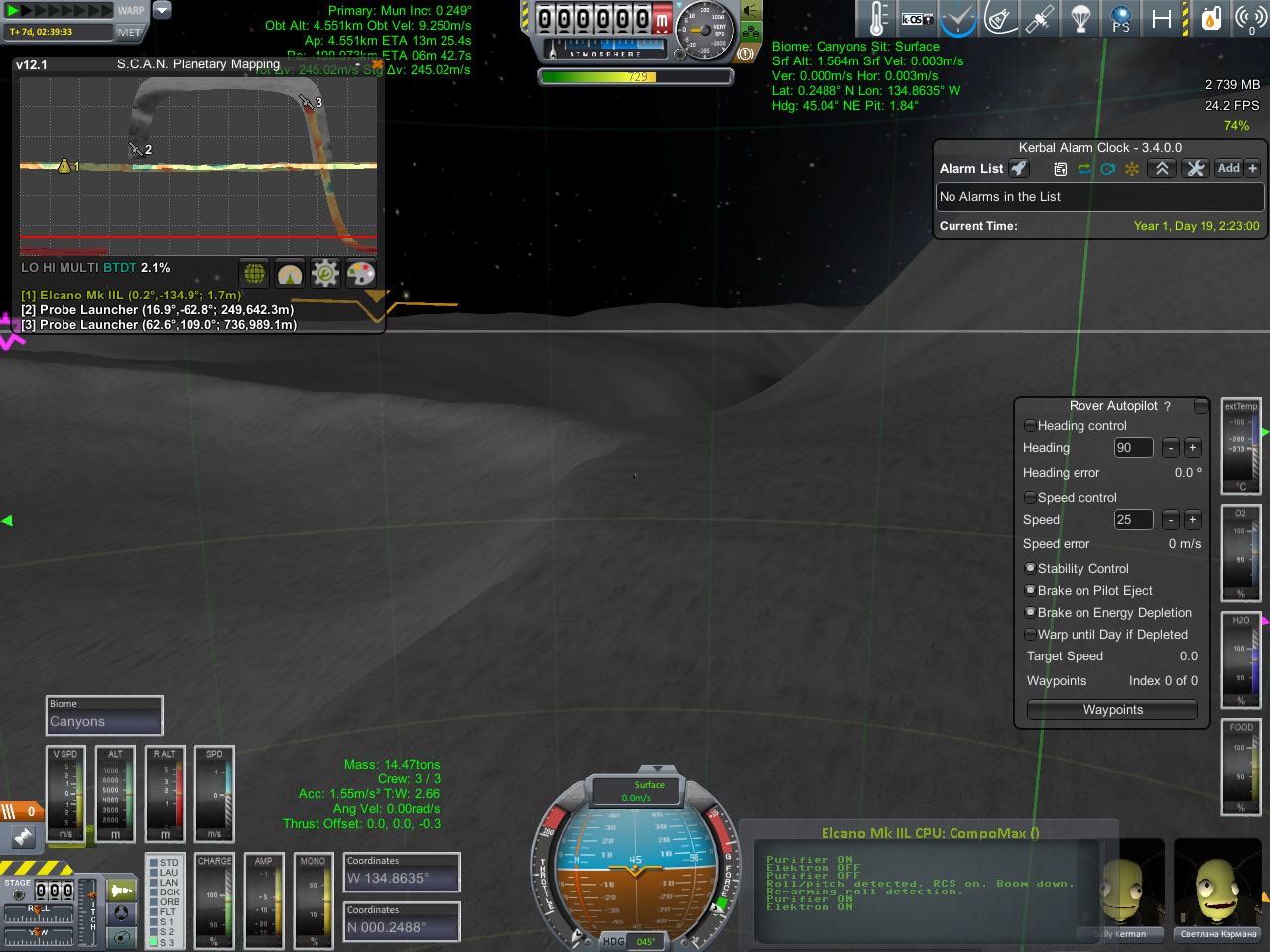Screen dimensions: 1270x952
Task: Close the S.C.A.N. Planetary Mapping window
Action: point(377,64)
